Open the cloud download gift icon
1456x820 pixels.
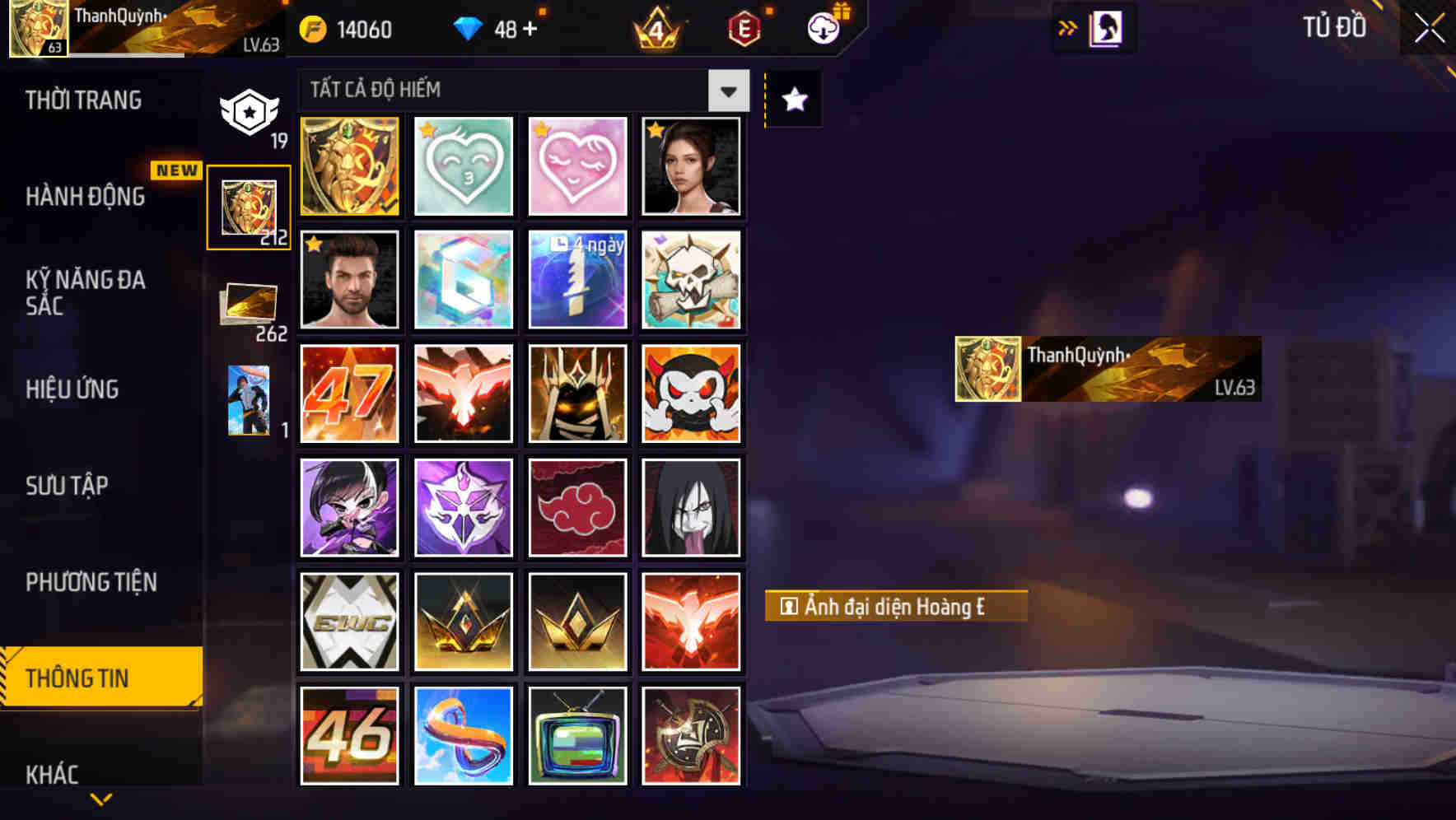click(824, 28)
